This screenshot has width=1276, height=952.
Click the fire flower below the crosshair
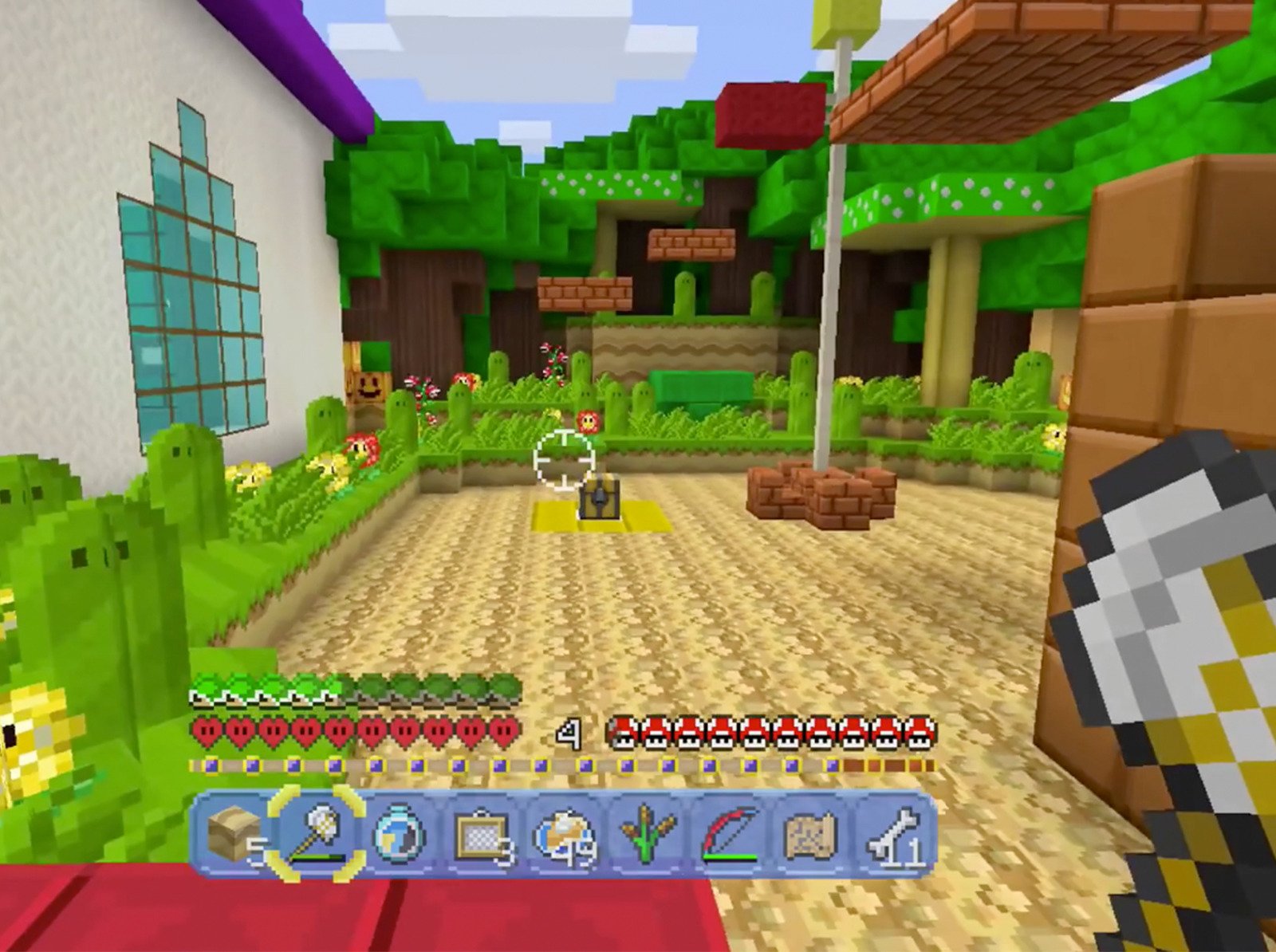click(x=588, y=423)
